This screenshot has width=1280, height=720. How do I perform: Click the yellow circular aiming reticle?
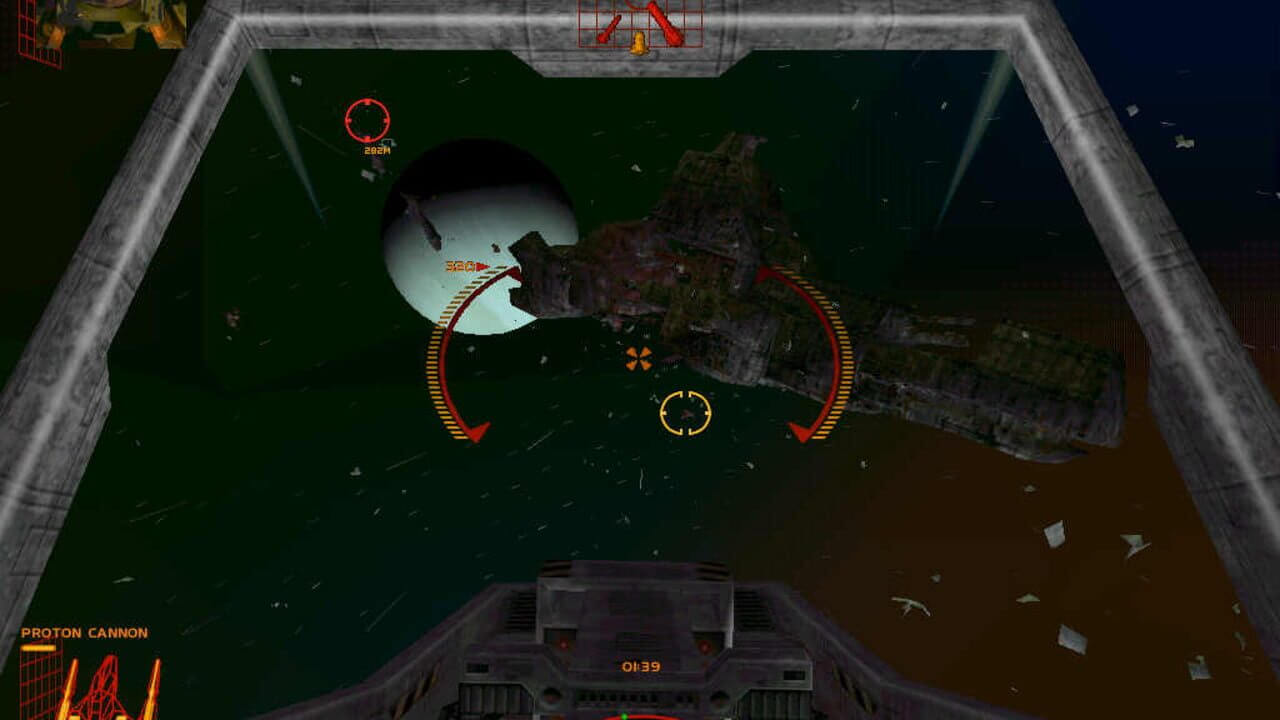click(685, 413)
